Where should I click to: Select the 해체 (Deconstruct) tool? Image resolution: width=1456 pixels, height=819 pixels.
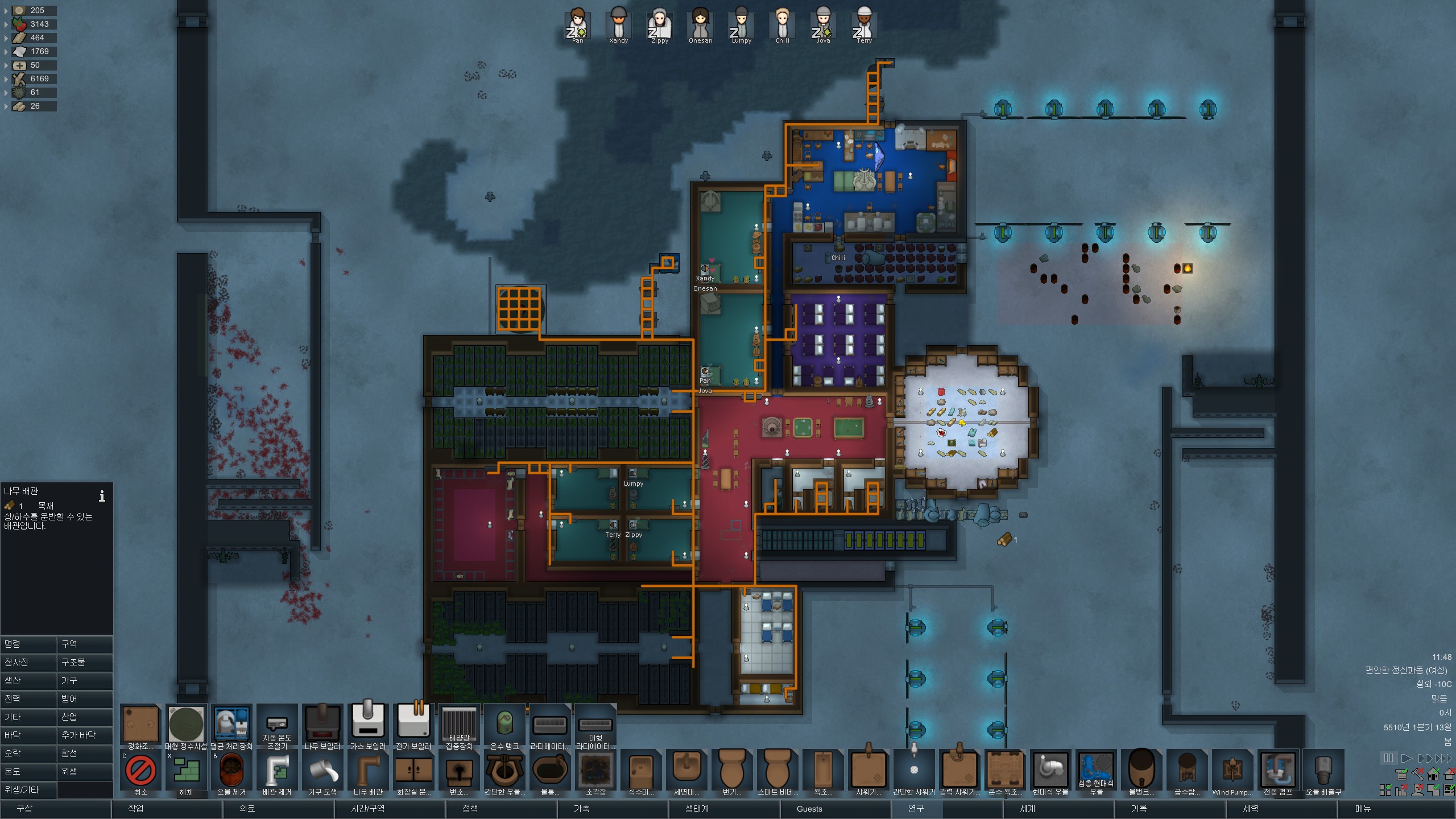[x=186, y=772]
